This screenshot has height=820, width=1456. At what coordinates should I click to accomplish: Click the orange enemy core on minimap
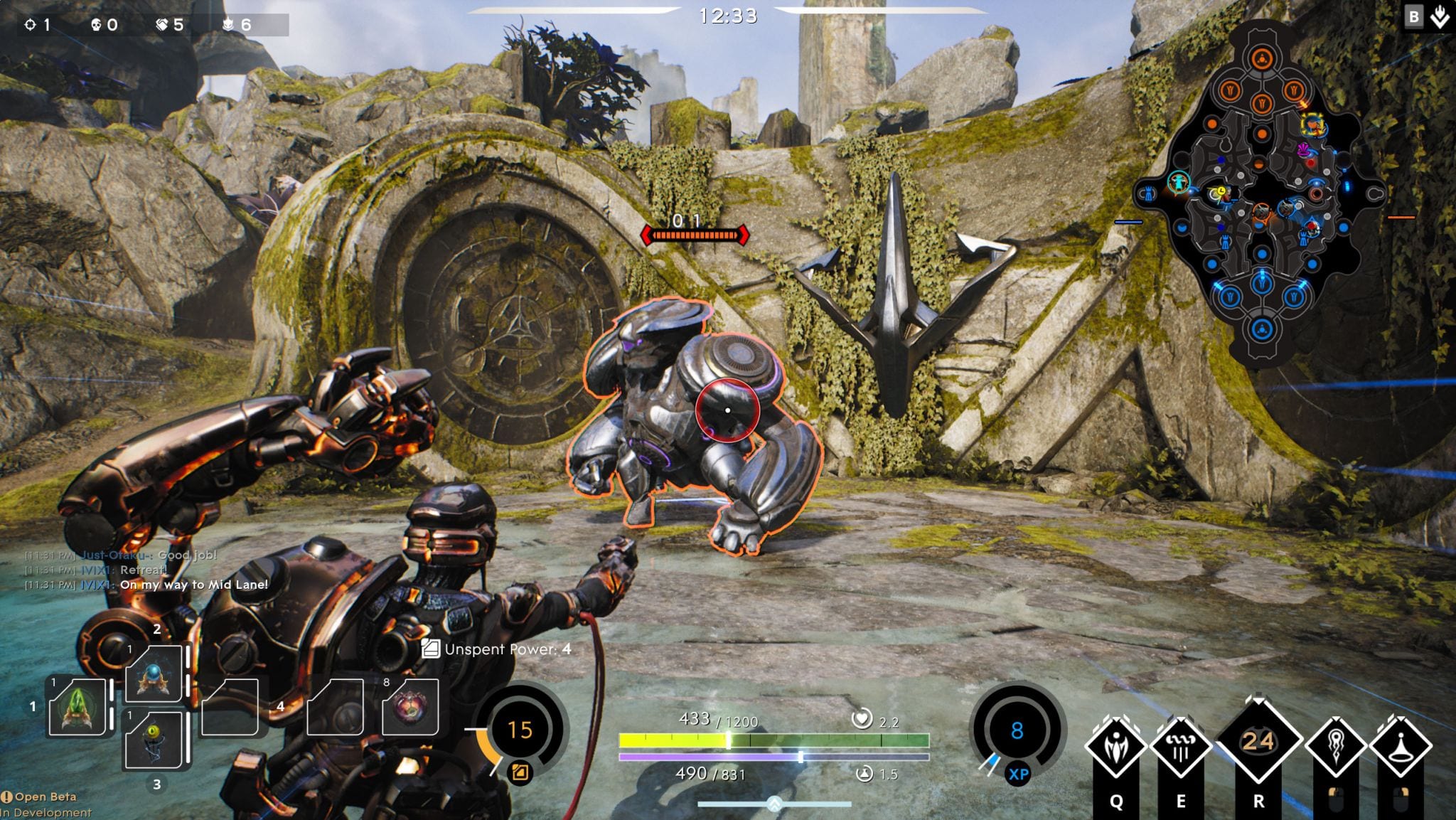(1262, 58)
